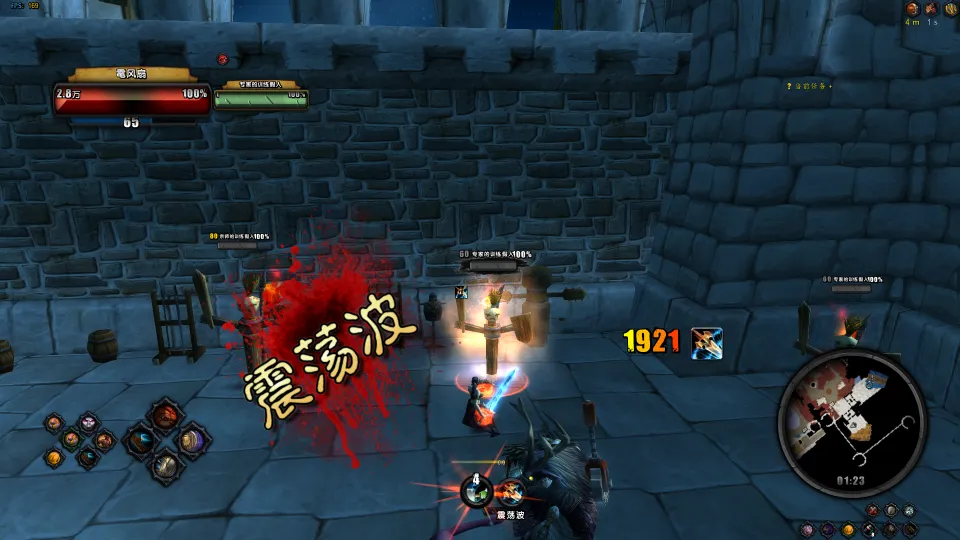The image size is (960, 540).
Task: Select the pale purple face skill icon
Action: (88, 423)
